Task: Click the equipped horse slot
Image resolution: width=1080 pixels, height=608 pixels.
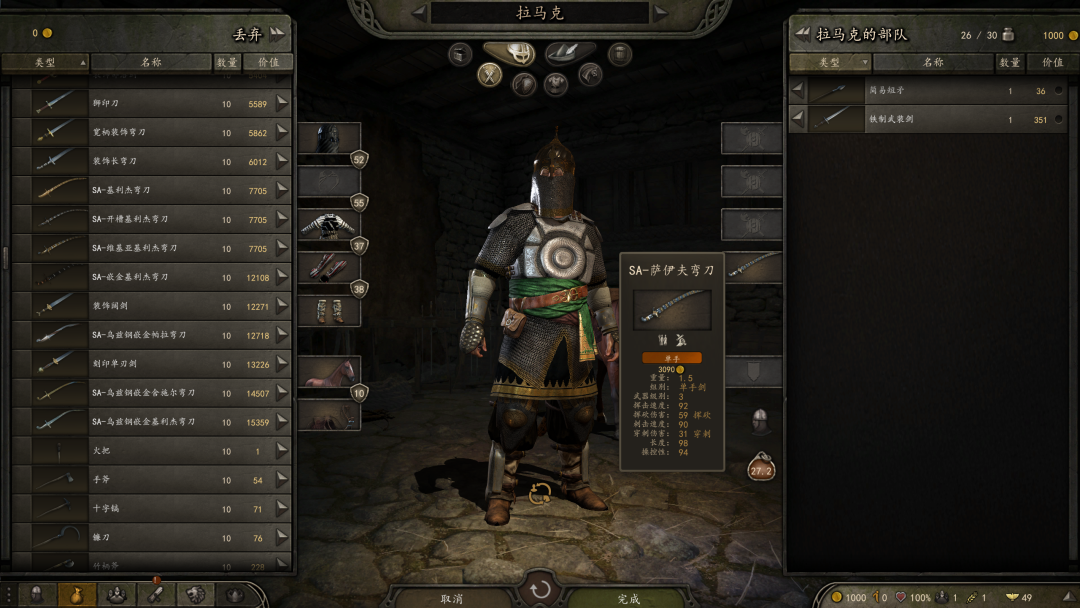Action: click(329, 373)
